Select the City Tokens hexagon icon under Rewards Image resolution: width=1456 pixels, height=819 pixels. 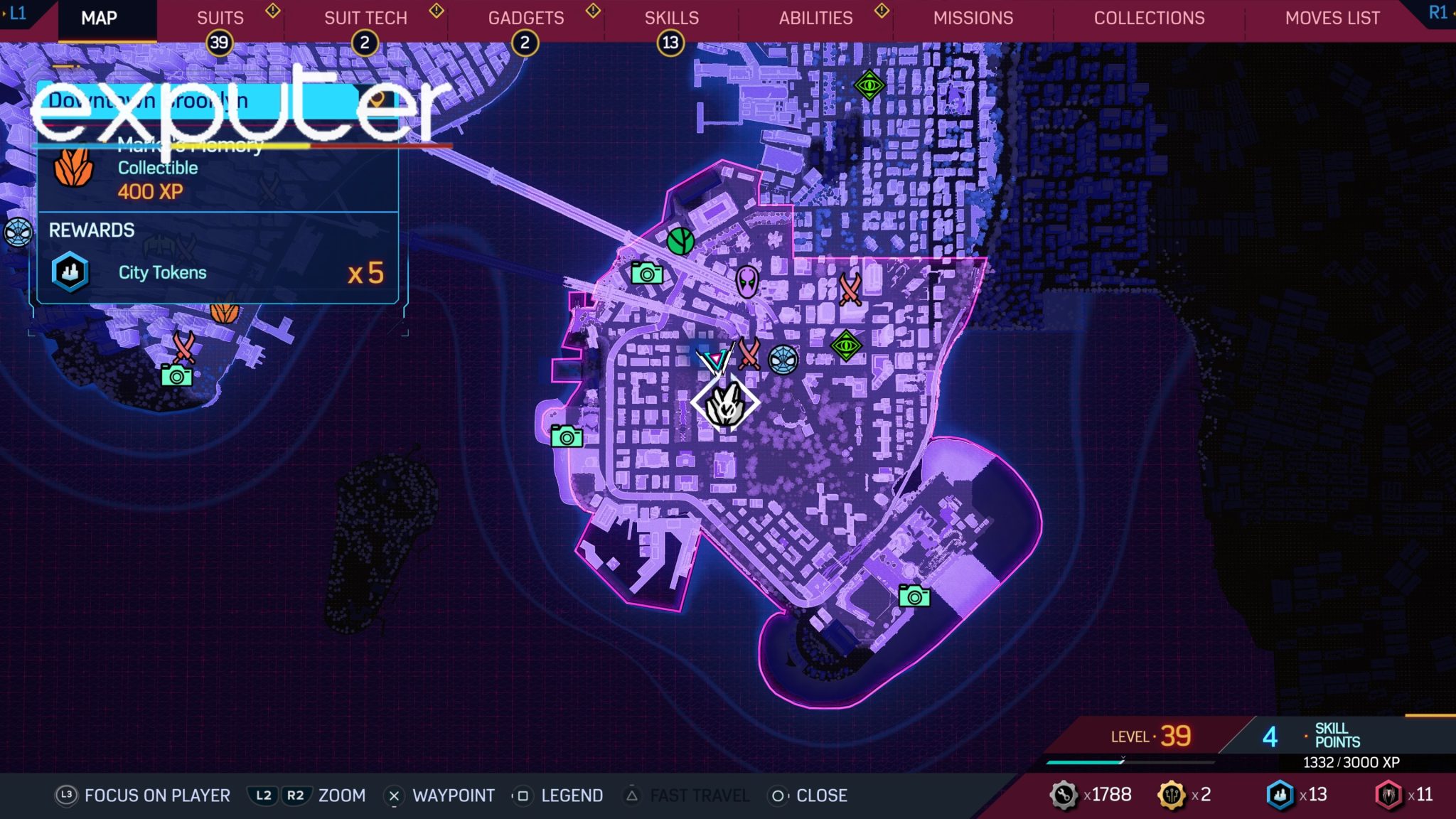pos(71,272)
